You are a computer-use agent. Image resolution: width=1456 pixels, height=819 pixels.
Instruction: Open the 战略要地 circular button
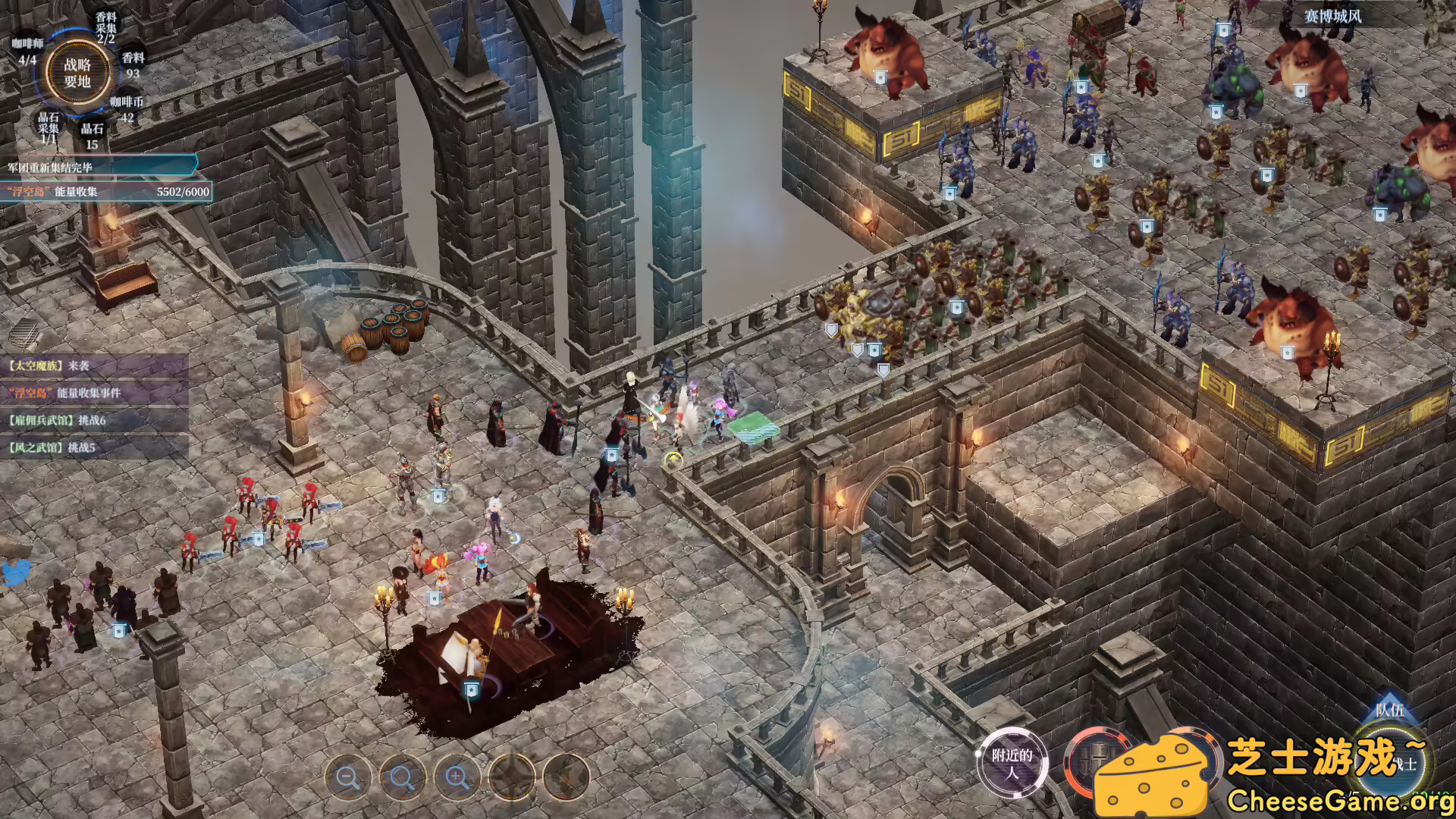(77, 74)
